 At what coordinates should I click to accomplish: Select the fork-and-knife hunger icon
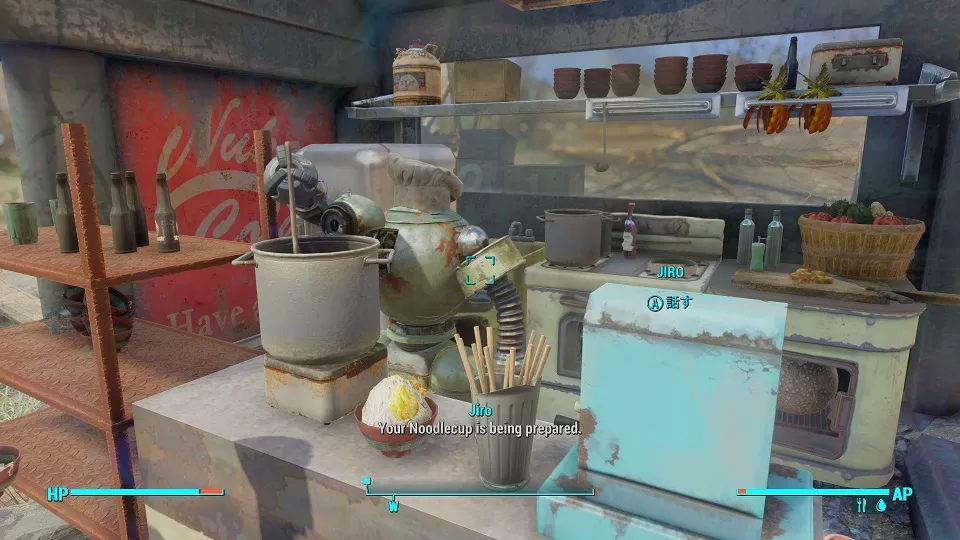coord(861,506)
